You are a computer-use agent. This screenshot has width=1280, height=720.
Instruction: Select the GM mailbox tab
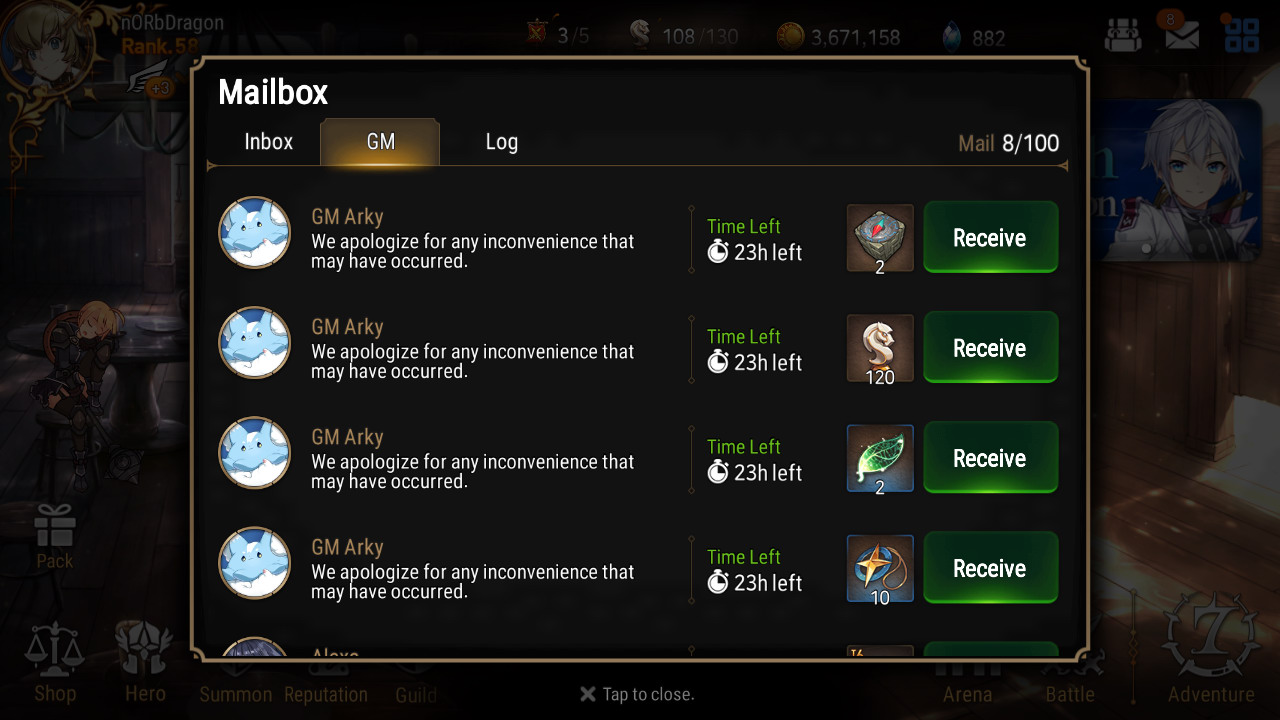(380, 142)
